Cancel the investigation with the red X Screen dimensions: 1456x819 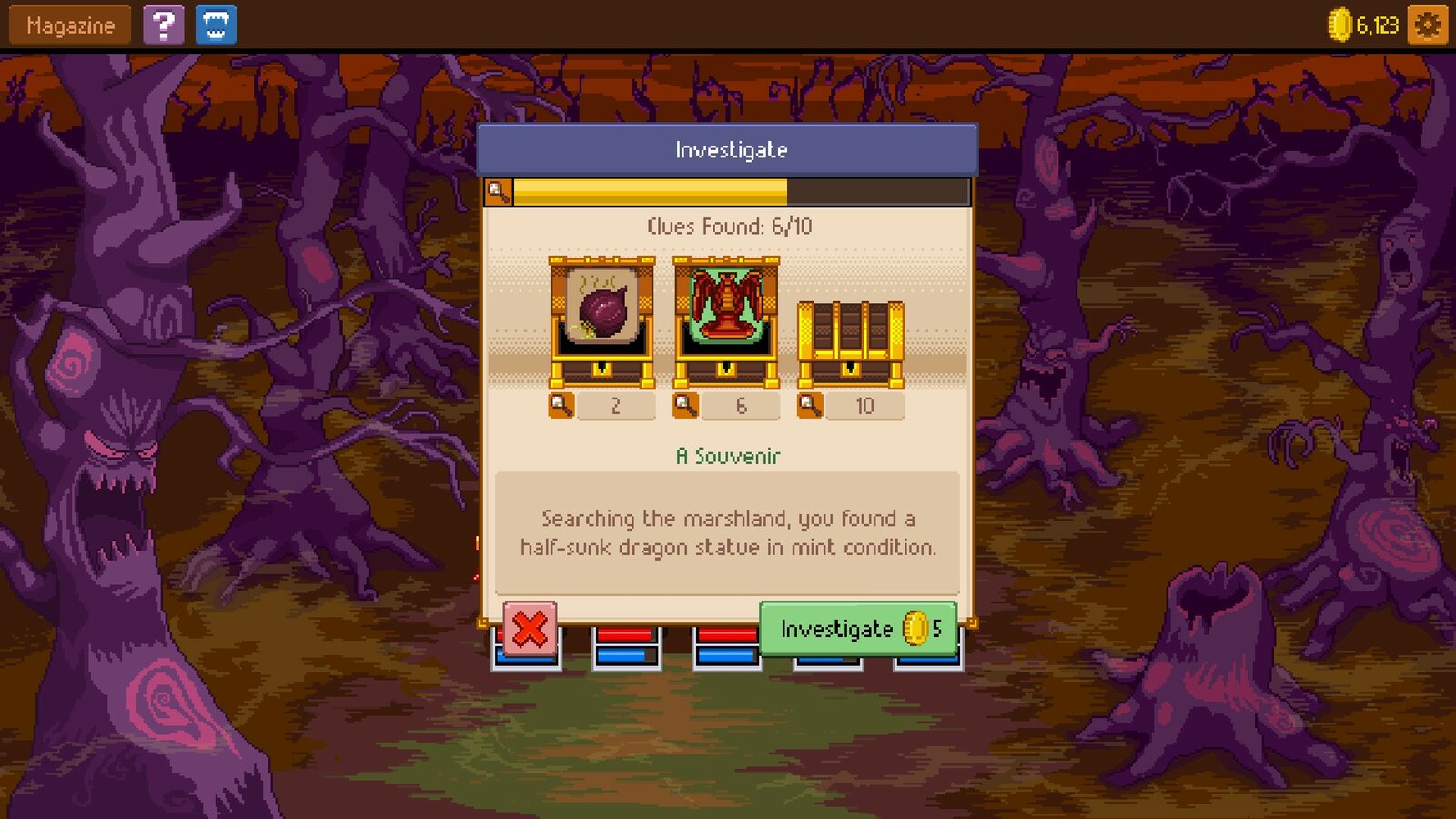(x=529, y=626)
